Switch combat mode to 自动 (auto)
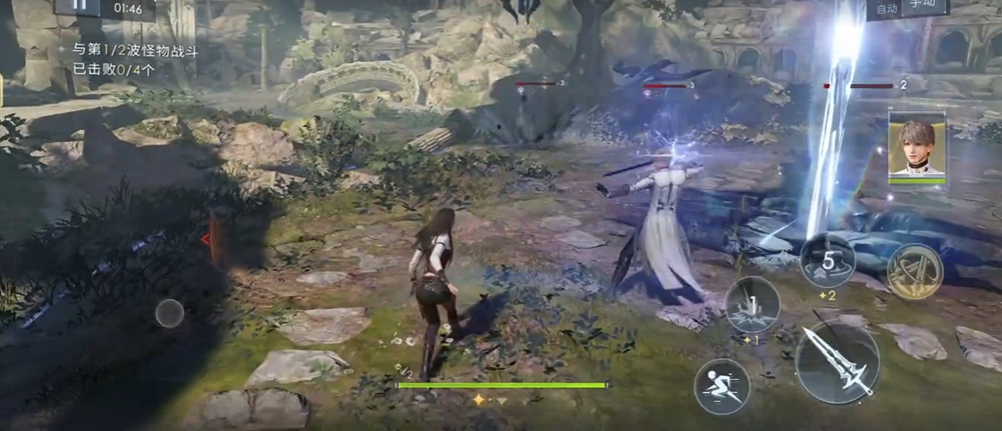Image resolution: width=1002 pixels, height=431 pixels. (x=886, y=9)
